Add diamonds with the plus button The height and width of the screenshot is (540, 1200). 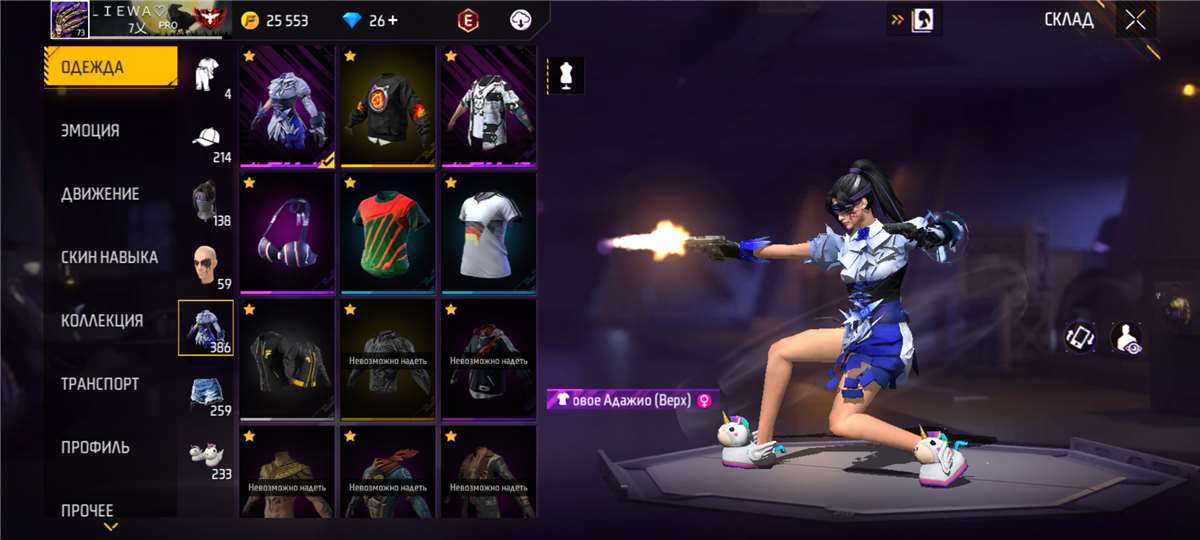[x=391, y=20]
